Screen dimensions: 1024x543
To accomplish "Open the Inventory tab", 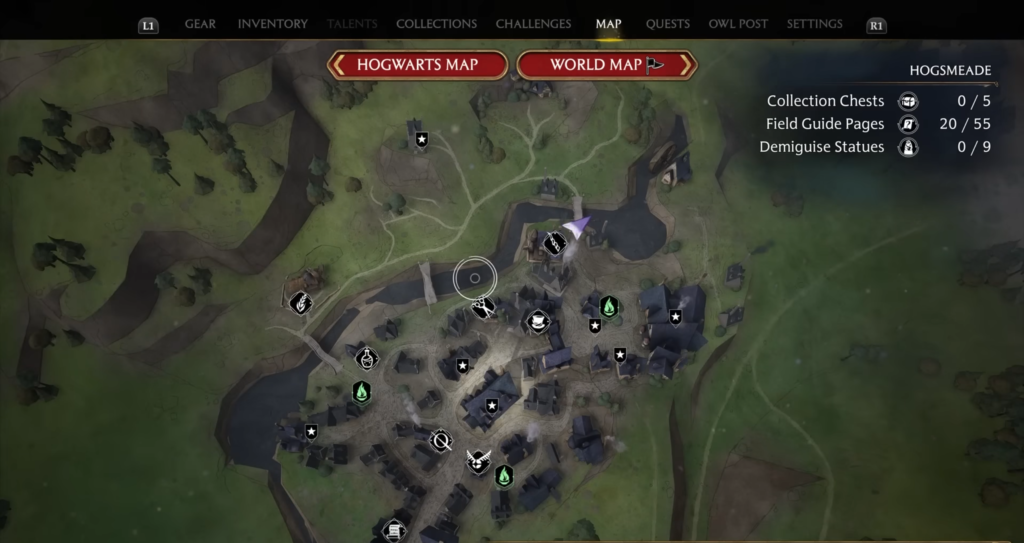I will tap(272, 24).
